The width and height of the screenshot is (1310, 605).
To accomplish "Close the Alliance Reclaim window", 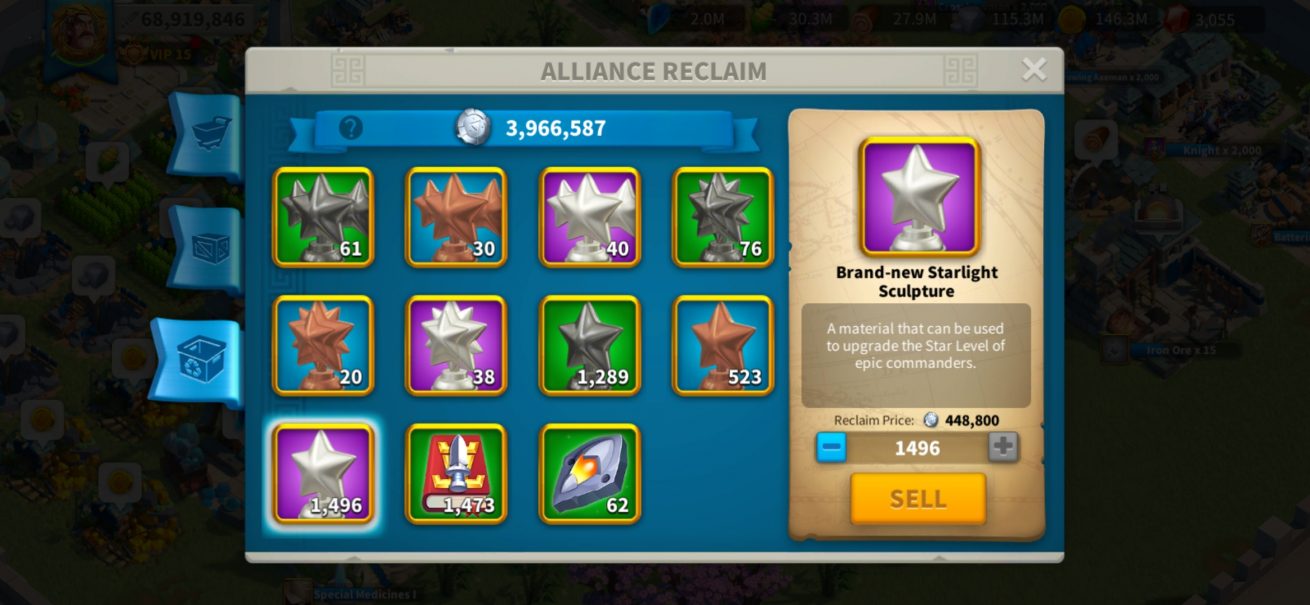I will [x=1034, y=69].
